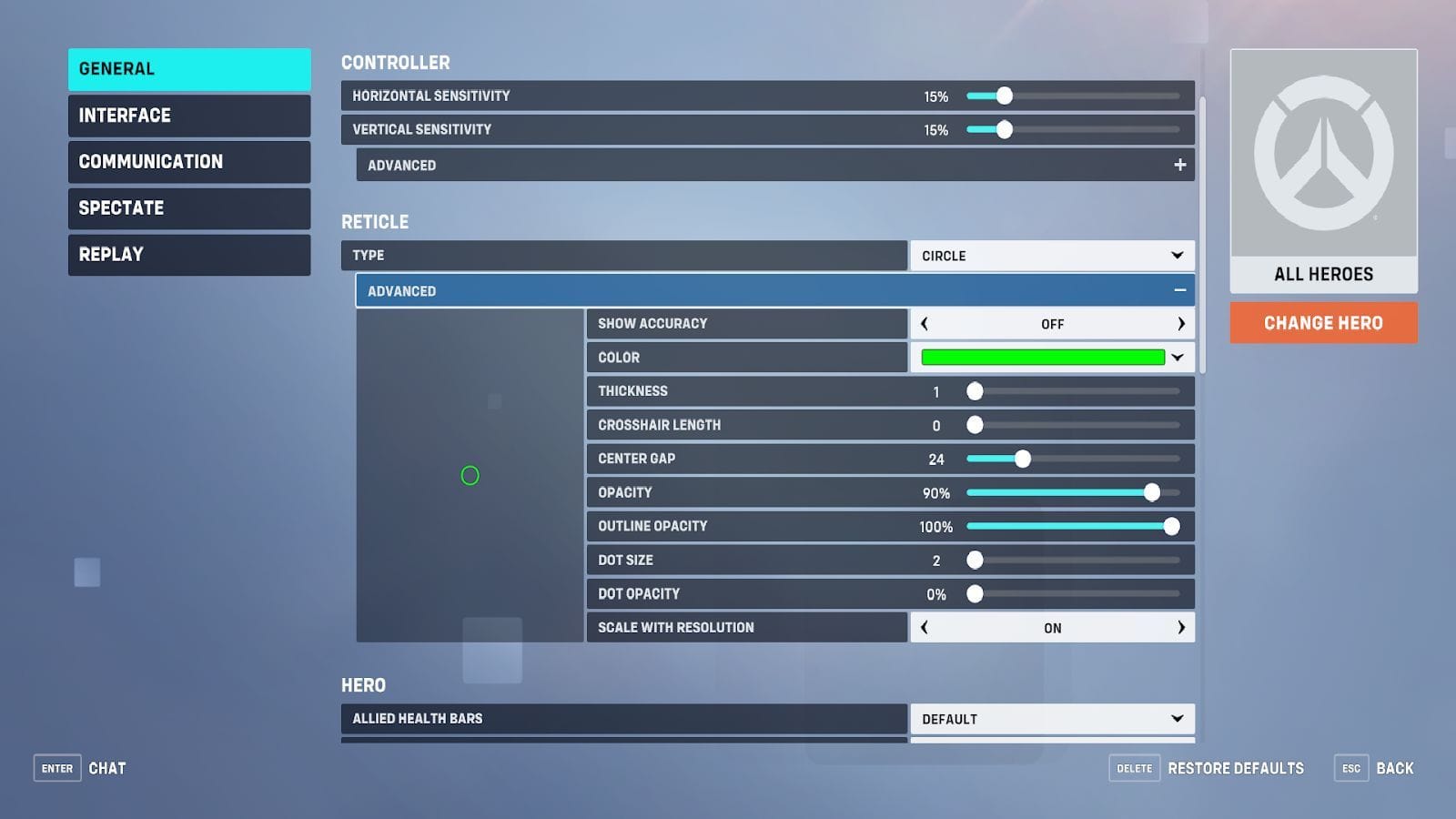Image resolution: width=1456 pixels, height=819 pixels.
Task: Click the Back option in the corner
Action: [1395, 768]
